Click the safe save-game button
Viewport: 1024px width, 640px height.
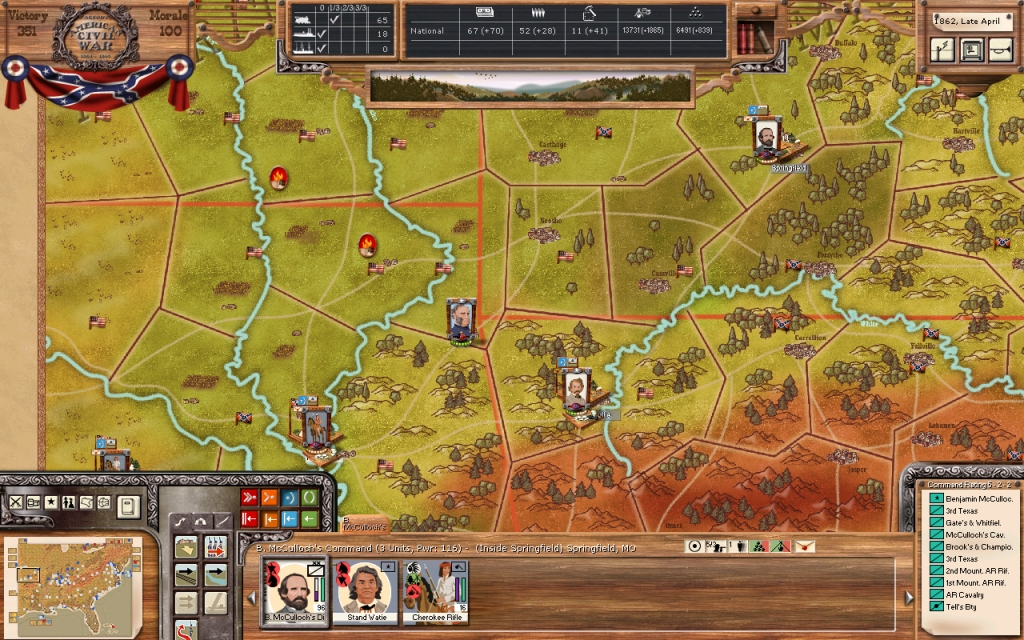pyautogui.click(x=970, y=49)
